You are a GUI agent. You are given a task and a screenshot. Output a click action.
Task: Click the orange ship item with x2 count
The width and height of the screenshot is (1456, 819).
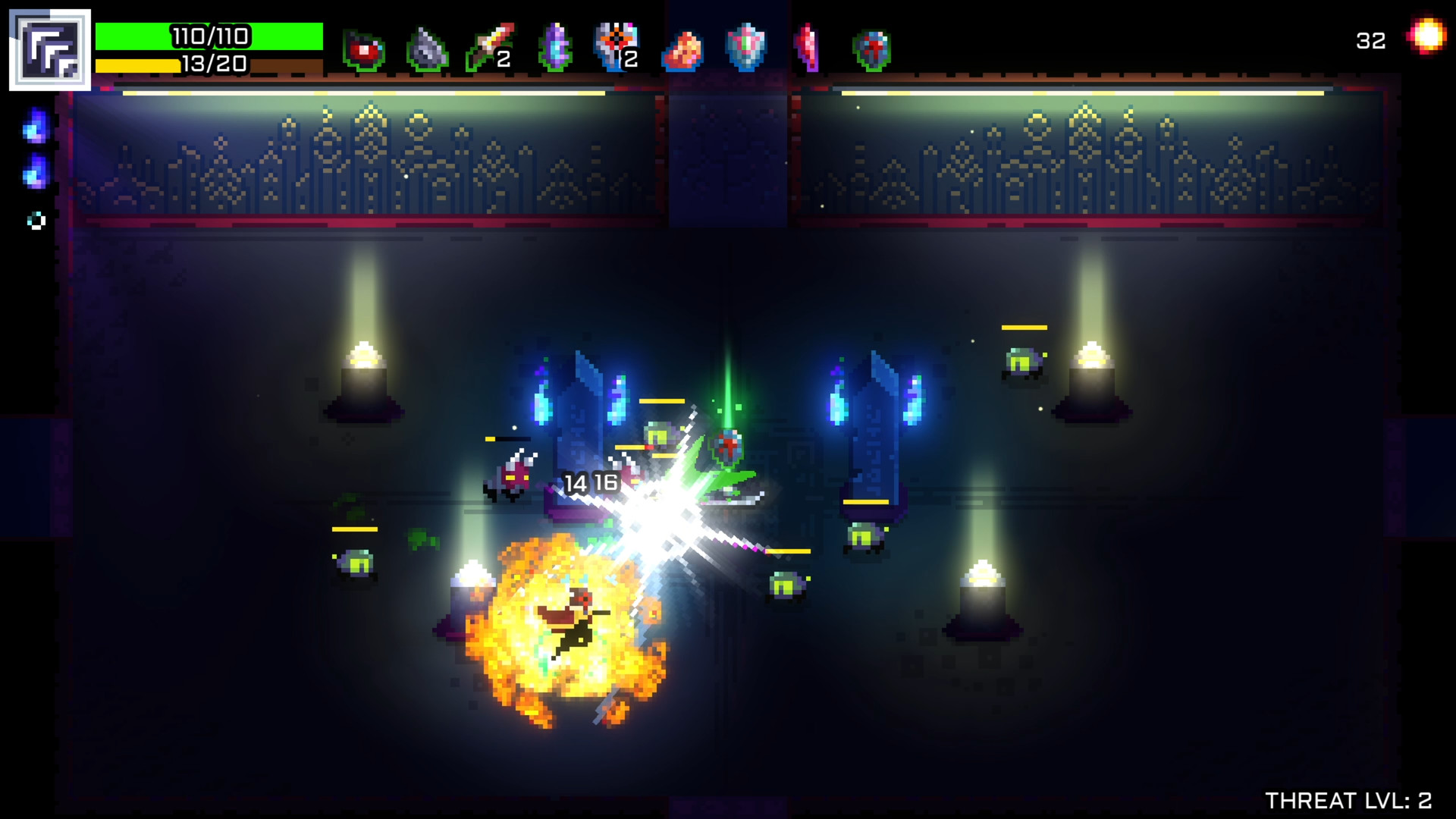coord(616,45)
